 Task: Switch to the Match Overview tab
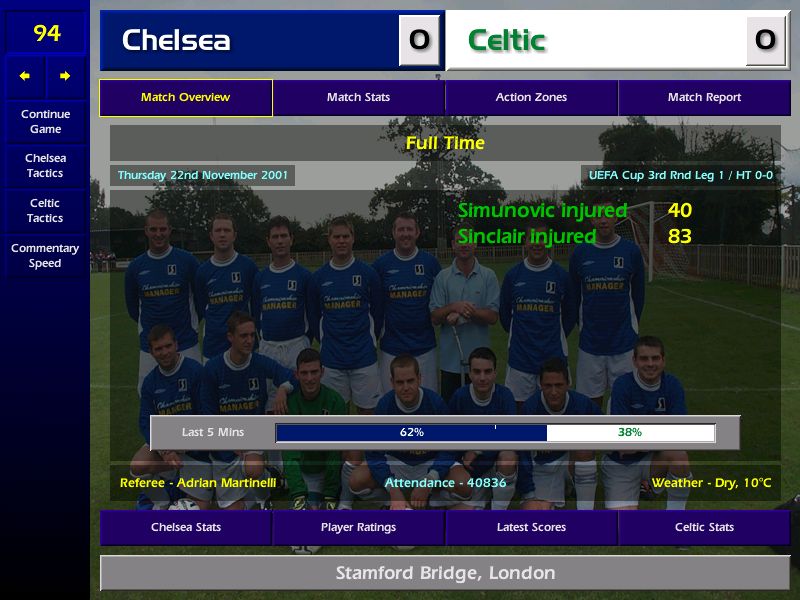click(185, 98)
